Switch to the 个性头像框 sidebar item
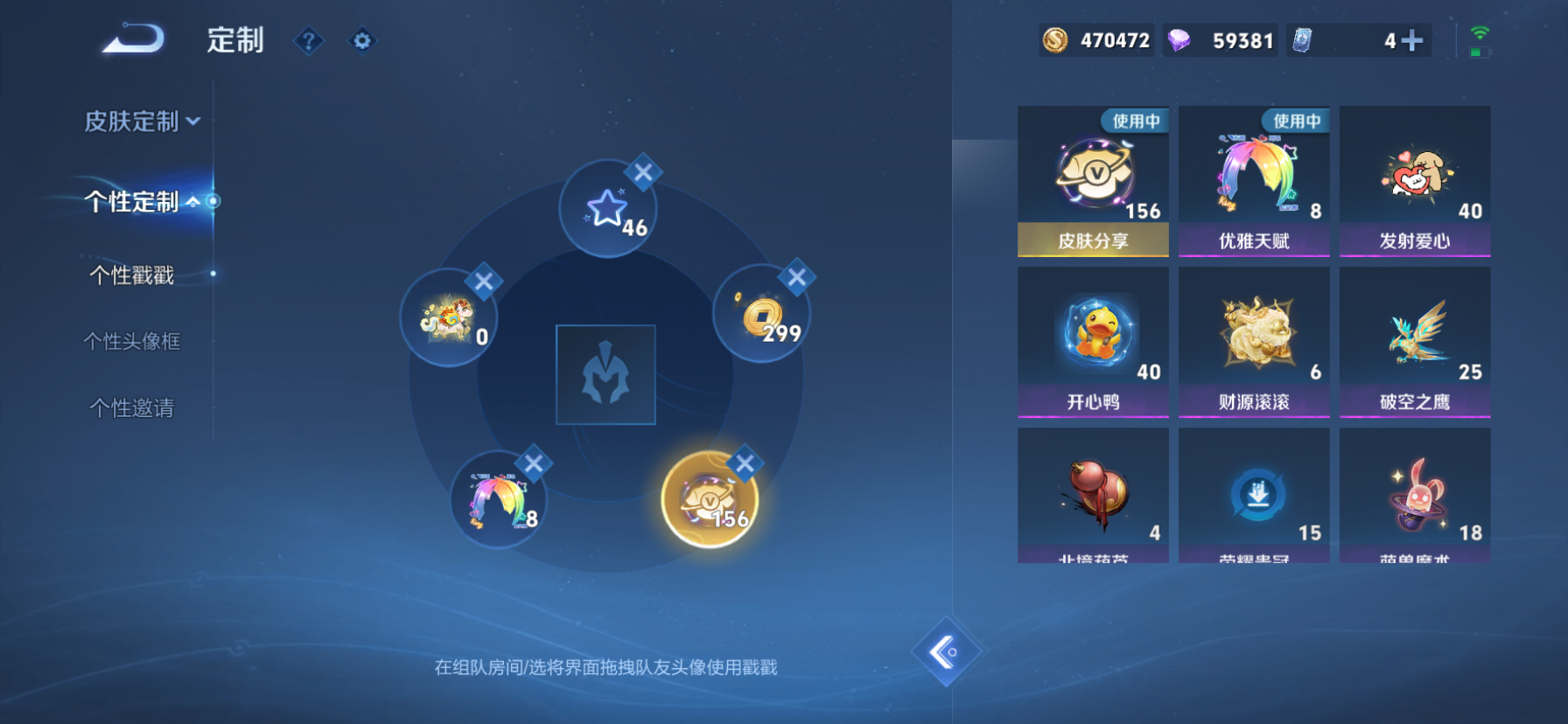This screenshot has height=724, width=1568. coord(132,342)
